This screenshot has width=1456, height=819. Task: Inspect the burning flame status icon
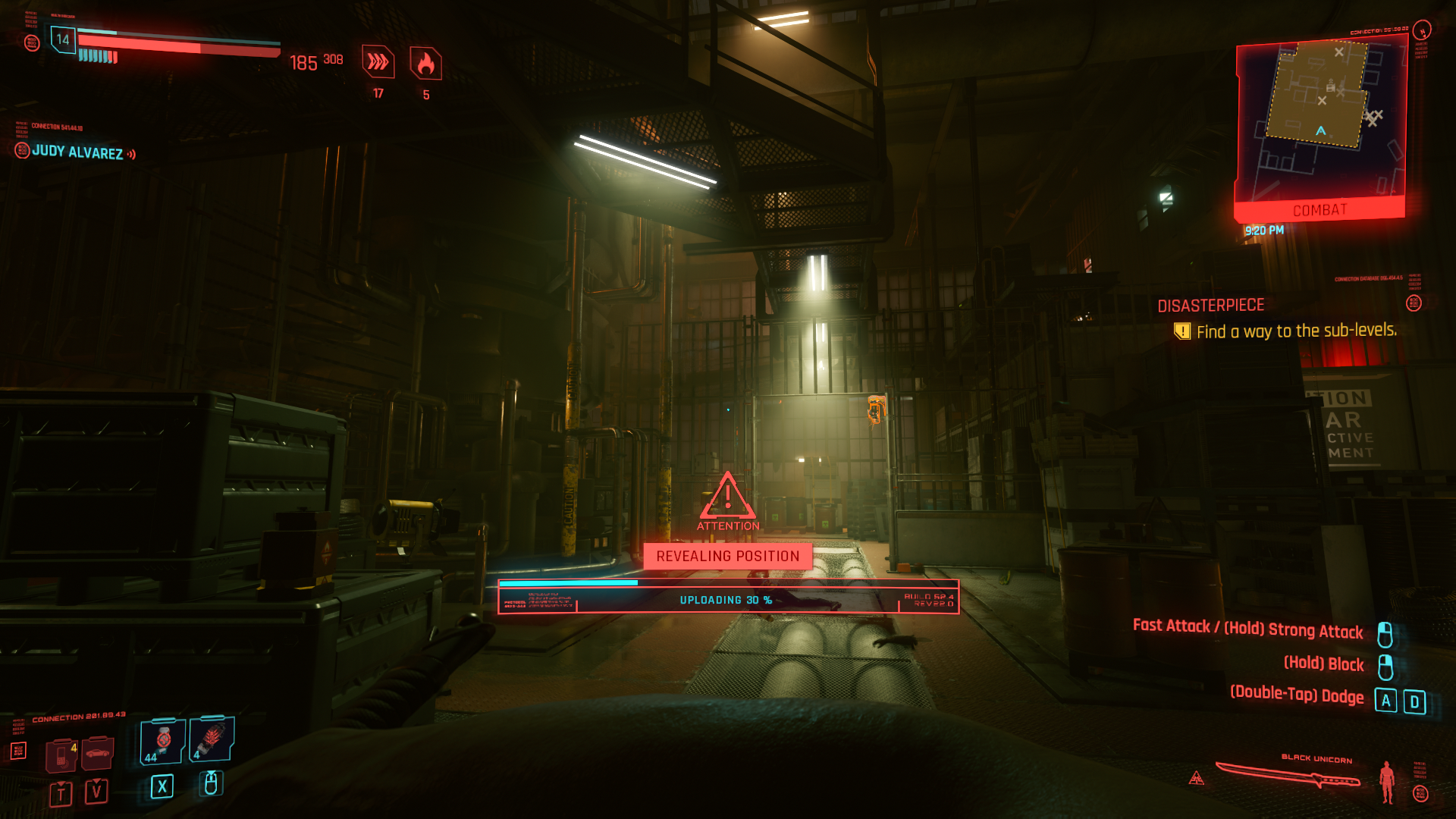click(425, 64)
